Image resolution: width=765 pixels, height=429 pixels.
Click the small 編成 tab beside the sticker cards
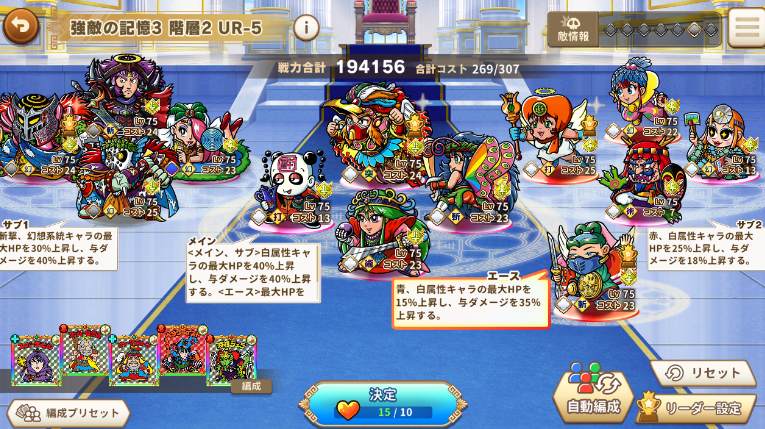click(x=251, y=386)
